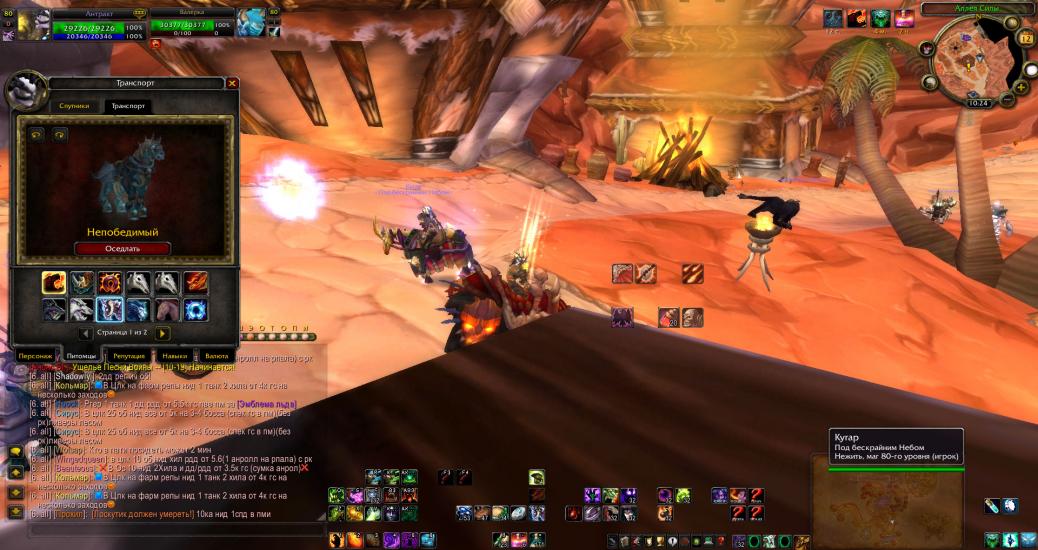Click the 10:24 clock under the minimap
This screenshot has height=550, width=1038.
[x=978, y=103]
